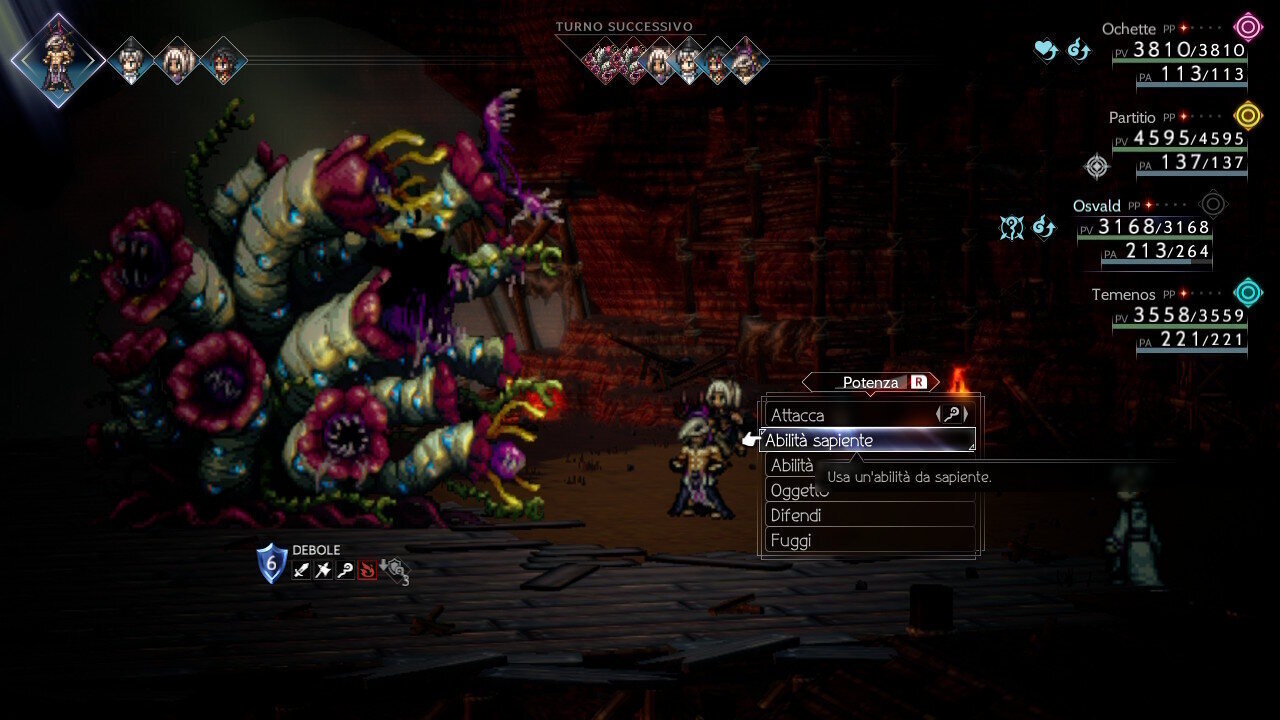
Task: Select the sword weakness icon under DEBOLE
Action: coord(301,571)
